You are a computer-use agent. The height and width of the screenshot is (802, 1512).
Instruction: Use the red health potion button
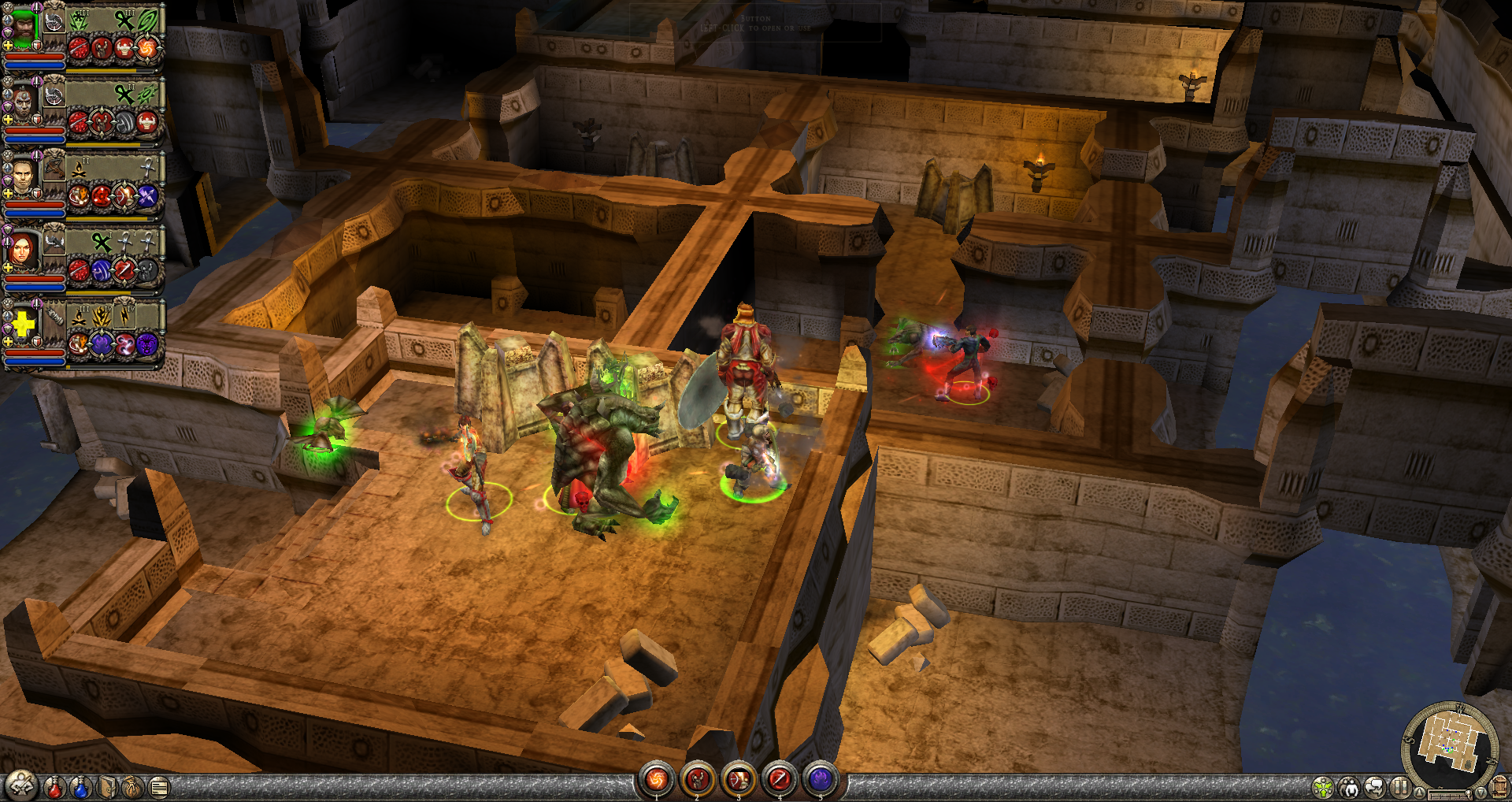(x=54, y=786)
